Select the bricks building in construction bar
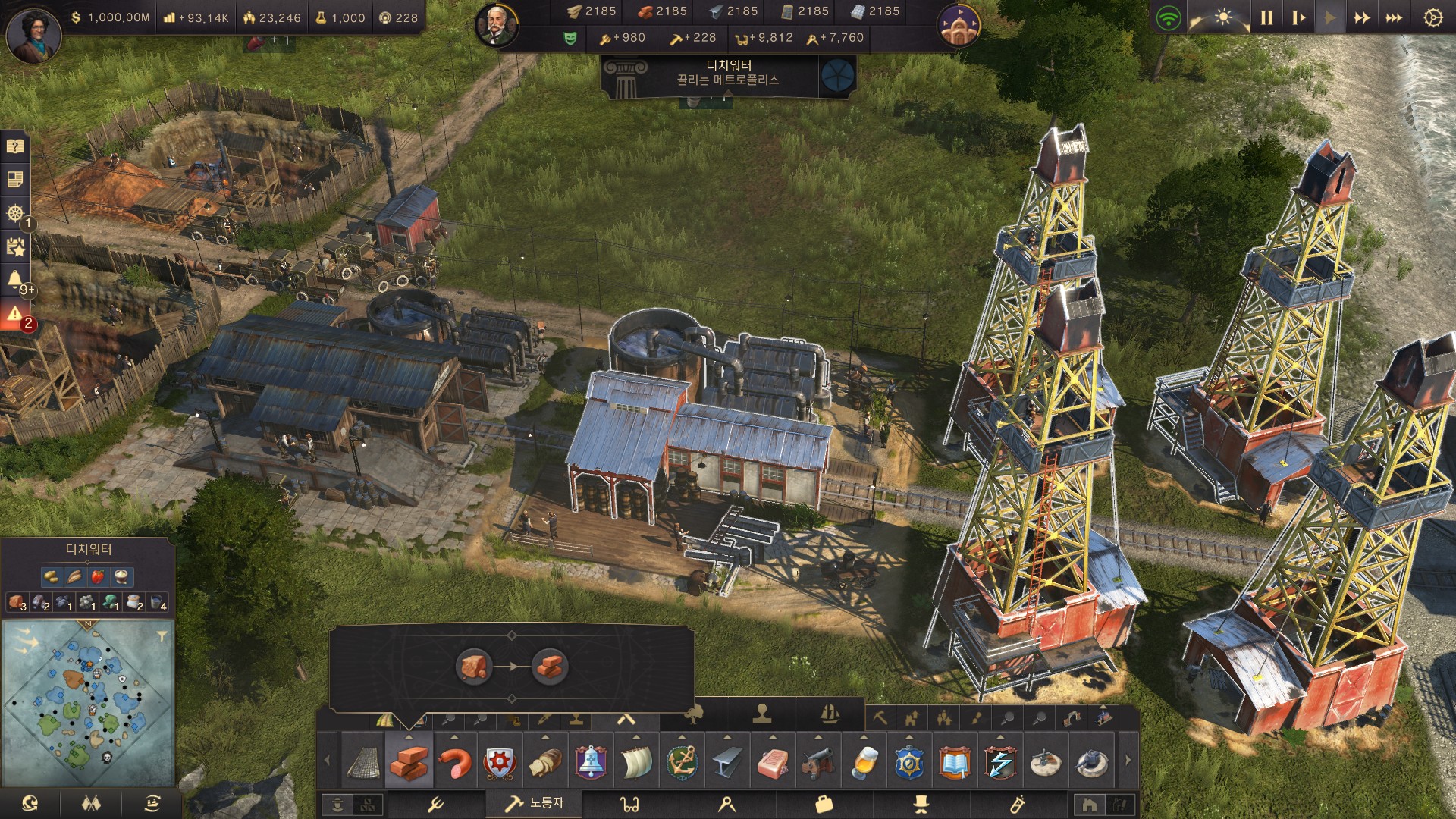The height and width of the screenshot is (819, 1456). [409, 762]
